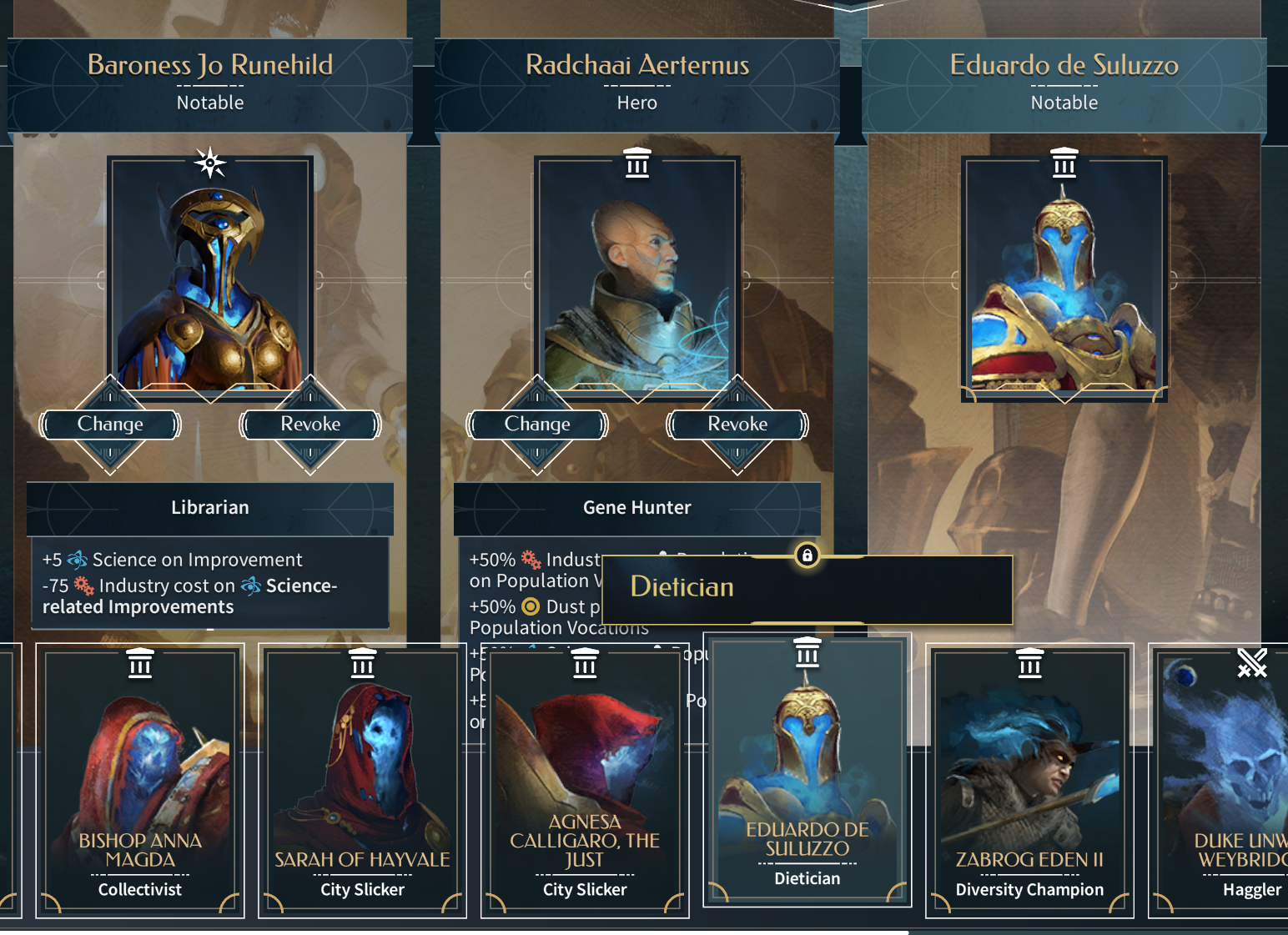Click Baroness Jo Runehild's portrait
This screenshot has width=1288, height=935.
click(210, 275)
